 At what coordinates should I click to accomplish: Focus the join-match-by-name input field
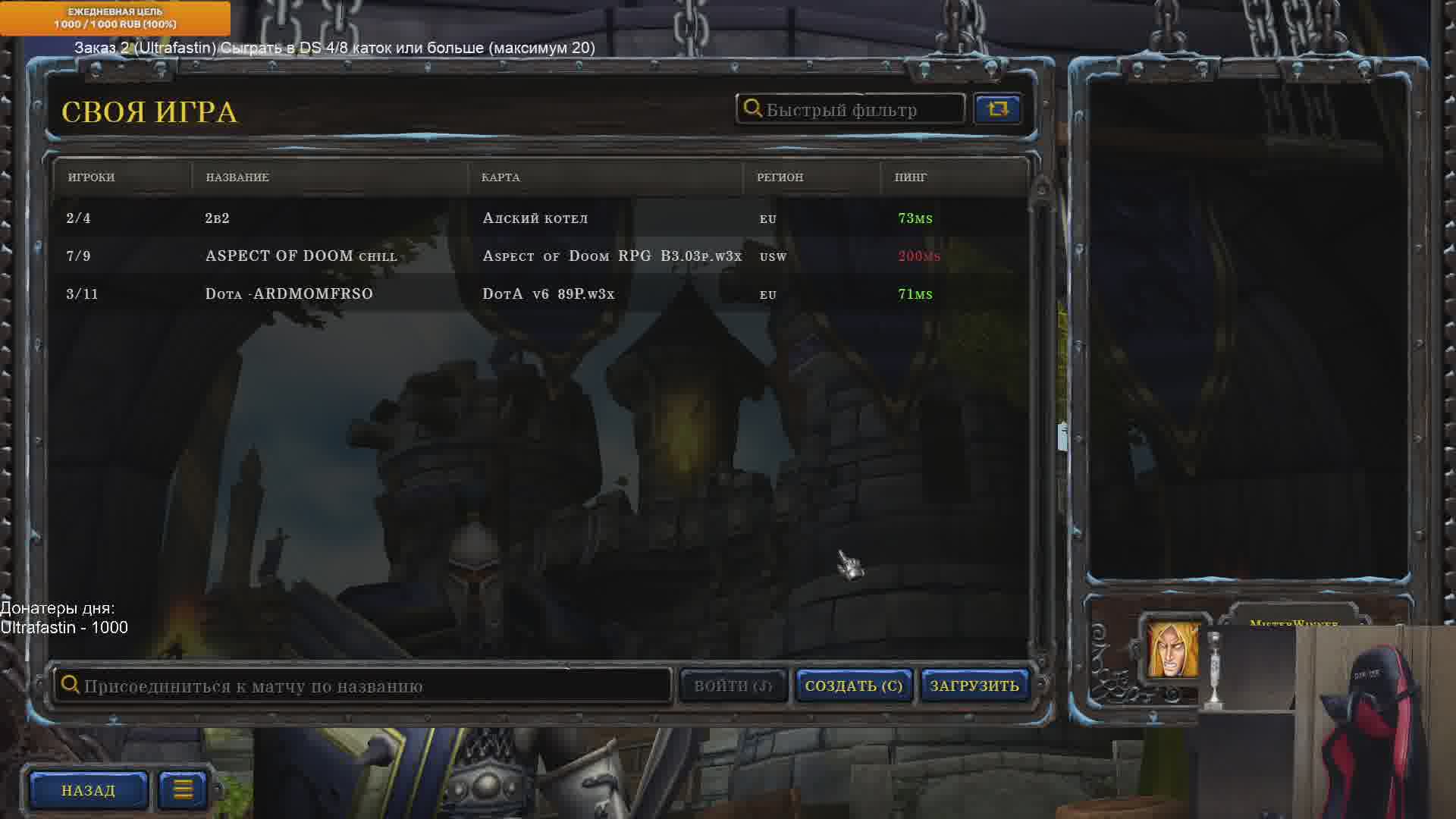[x=364, y=686]
